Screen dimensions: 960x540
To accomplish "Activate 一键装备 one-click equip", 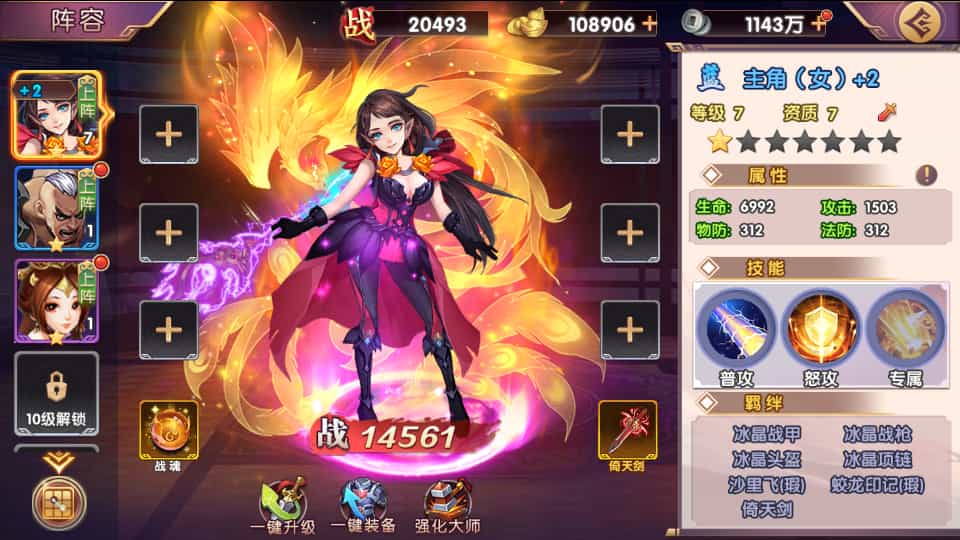I will coord(363,507).
